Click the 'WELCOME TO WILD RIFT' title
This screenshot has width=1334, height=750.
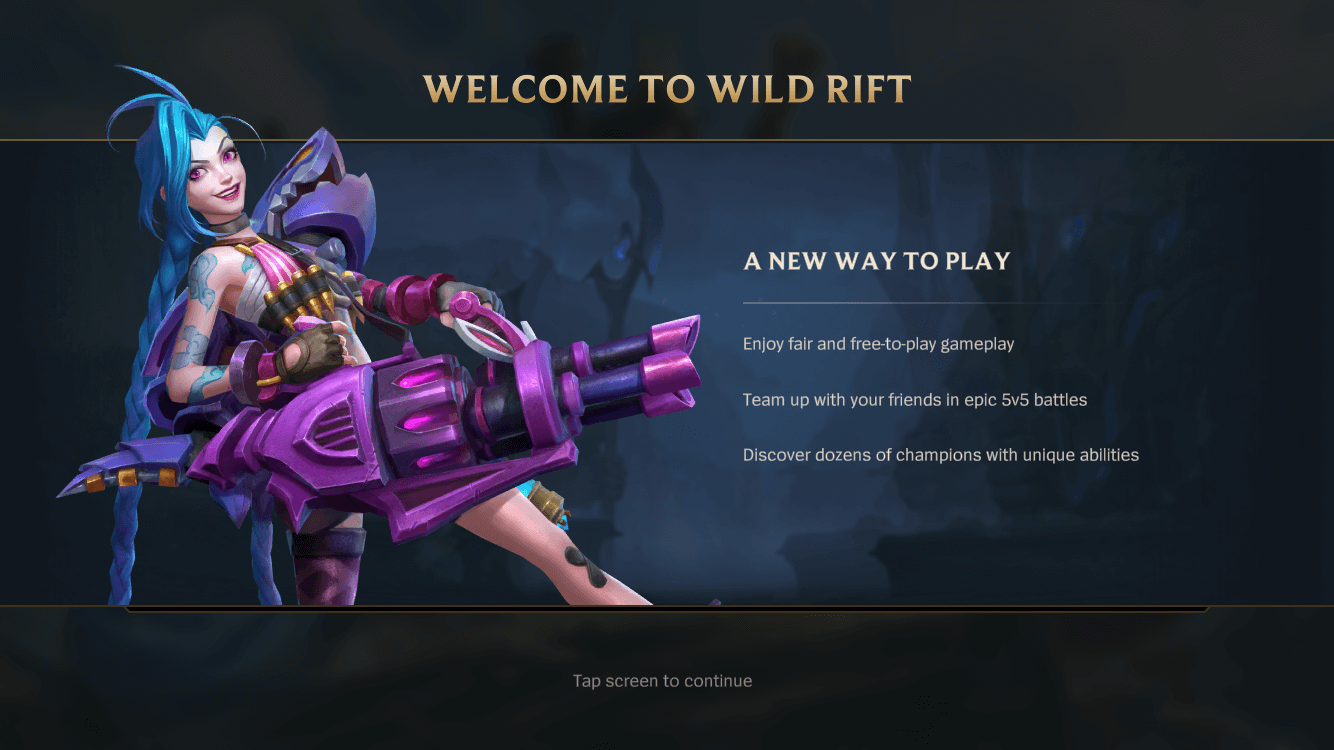coord(667,88)
